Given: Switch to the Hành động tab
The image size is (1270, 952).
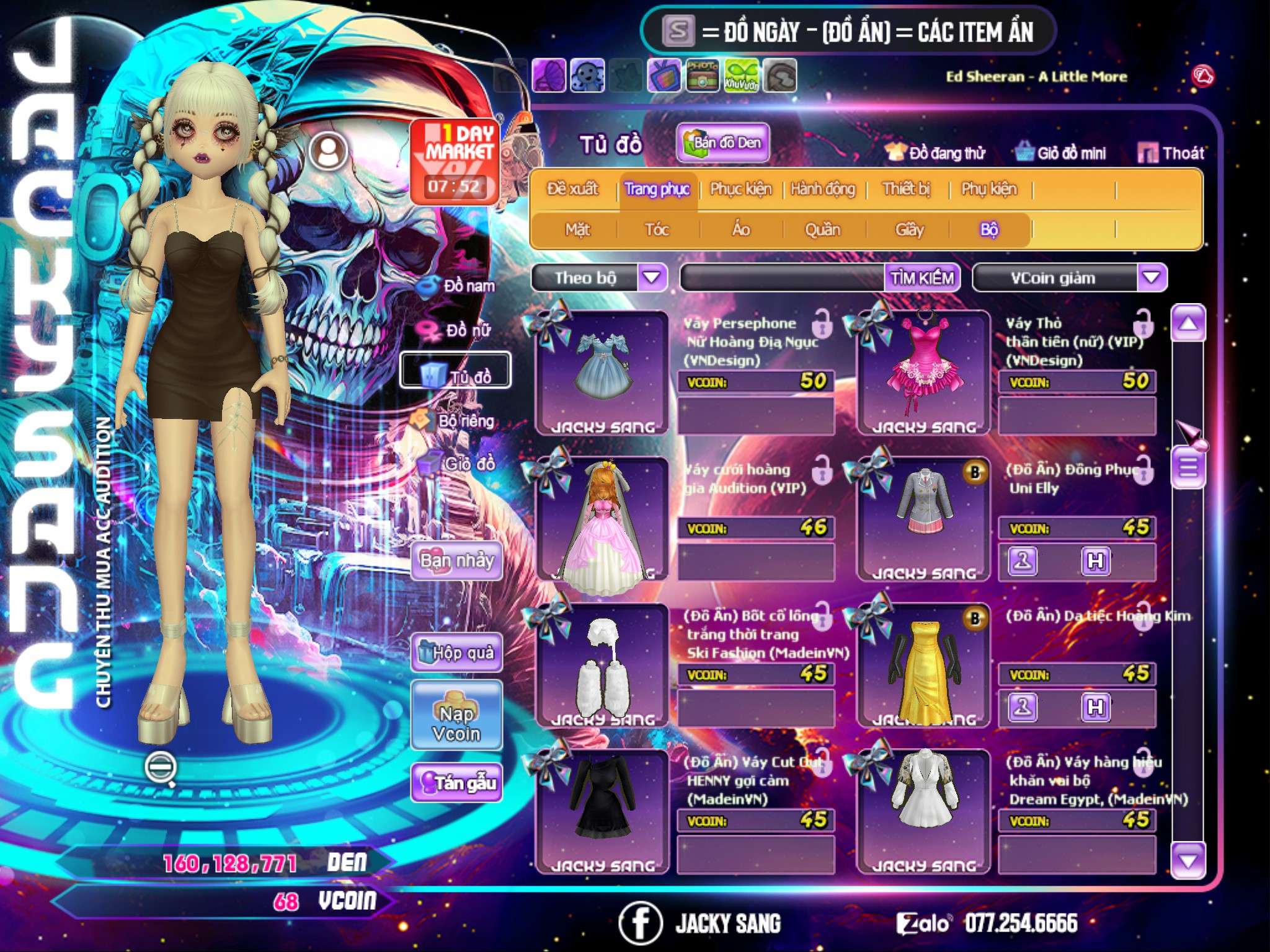Looking at the screenshot, I should pos(822,189).
